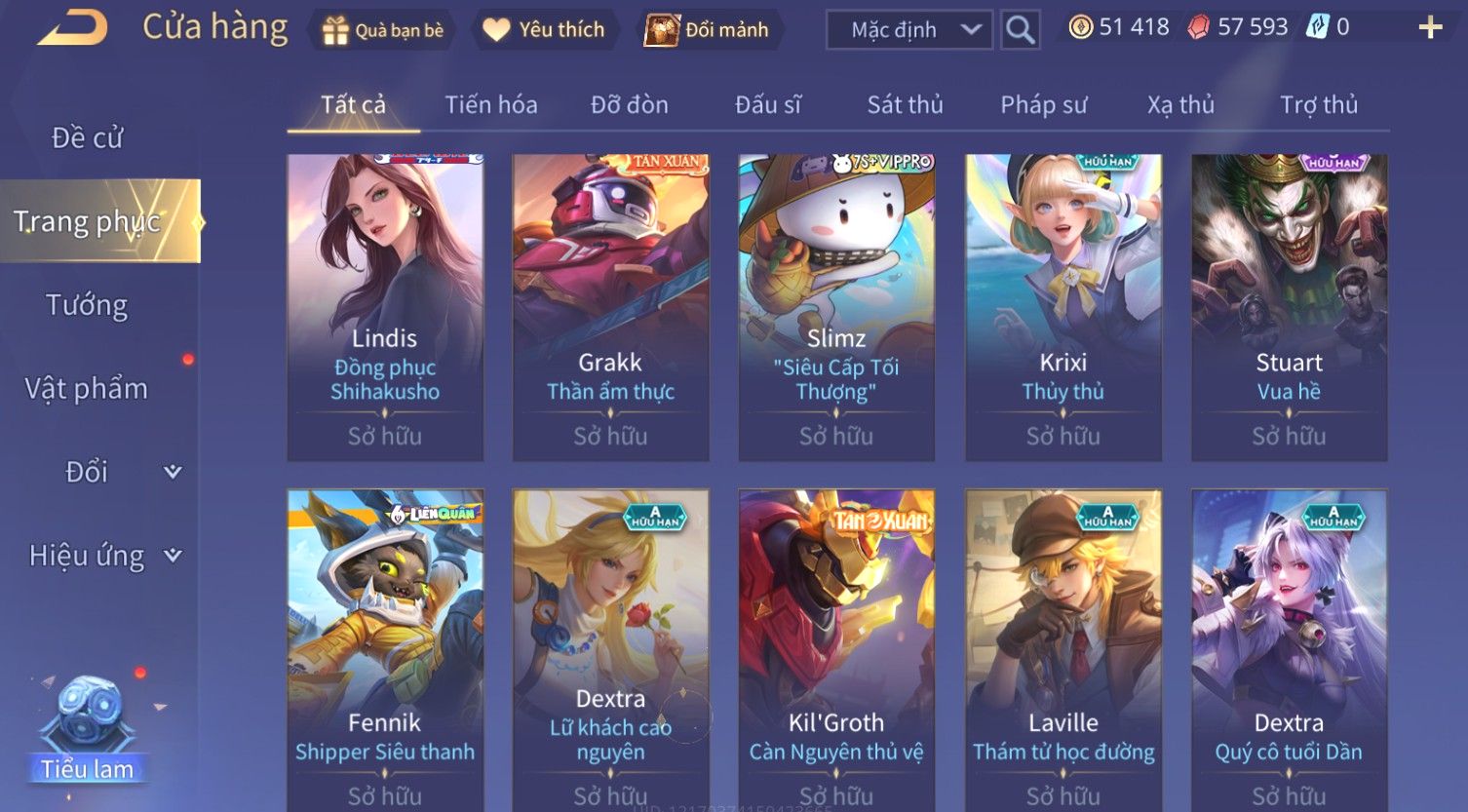Show the Sát thủ skins tab
Viewport: 1468px width, 812px height.
click(x=905, y=104)
